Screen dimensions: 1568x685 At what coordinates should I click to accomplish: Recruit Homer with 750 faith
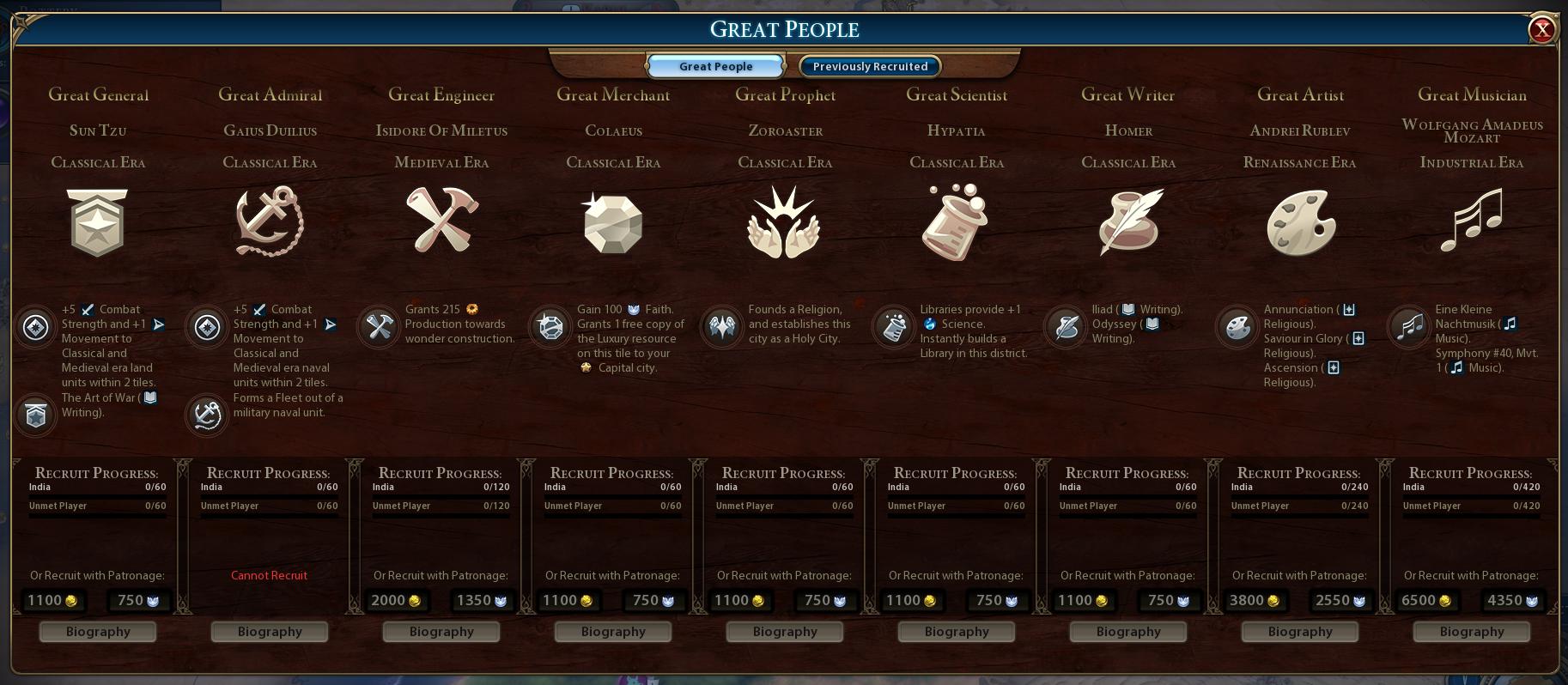coord(1168,601)
